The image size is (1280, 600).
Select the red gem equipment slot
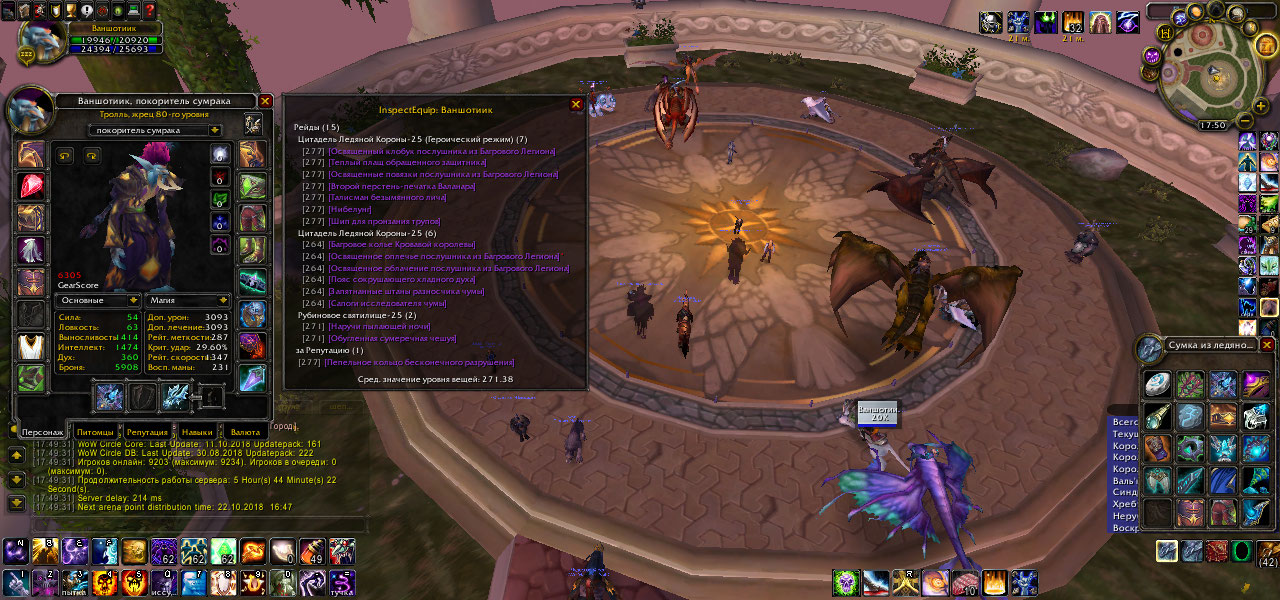32,186
